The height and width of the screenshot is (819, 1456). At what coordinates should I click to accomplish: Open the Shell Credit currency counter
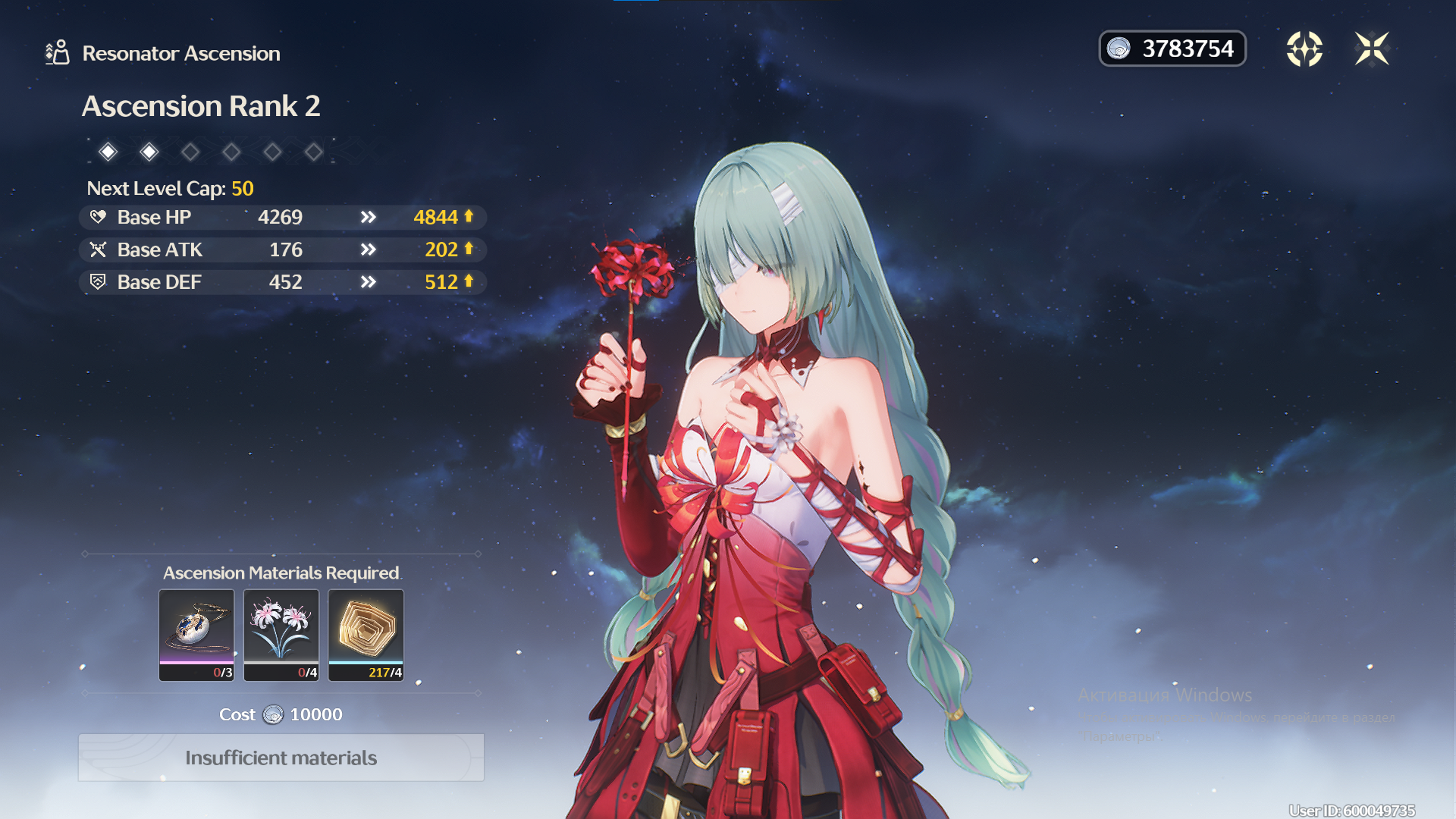click(x=1172, y=49)
